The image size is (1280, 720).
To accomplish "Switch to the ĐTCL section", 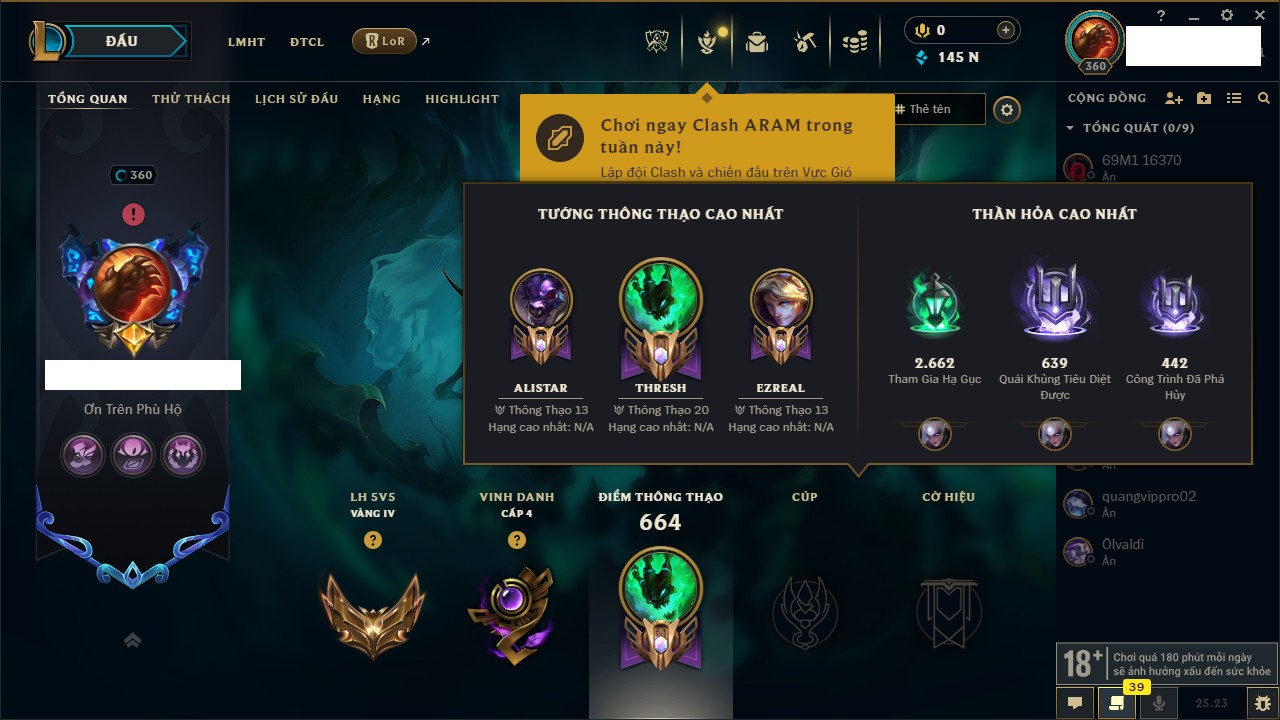I will pos(307,42).
